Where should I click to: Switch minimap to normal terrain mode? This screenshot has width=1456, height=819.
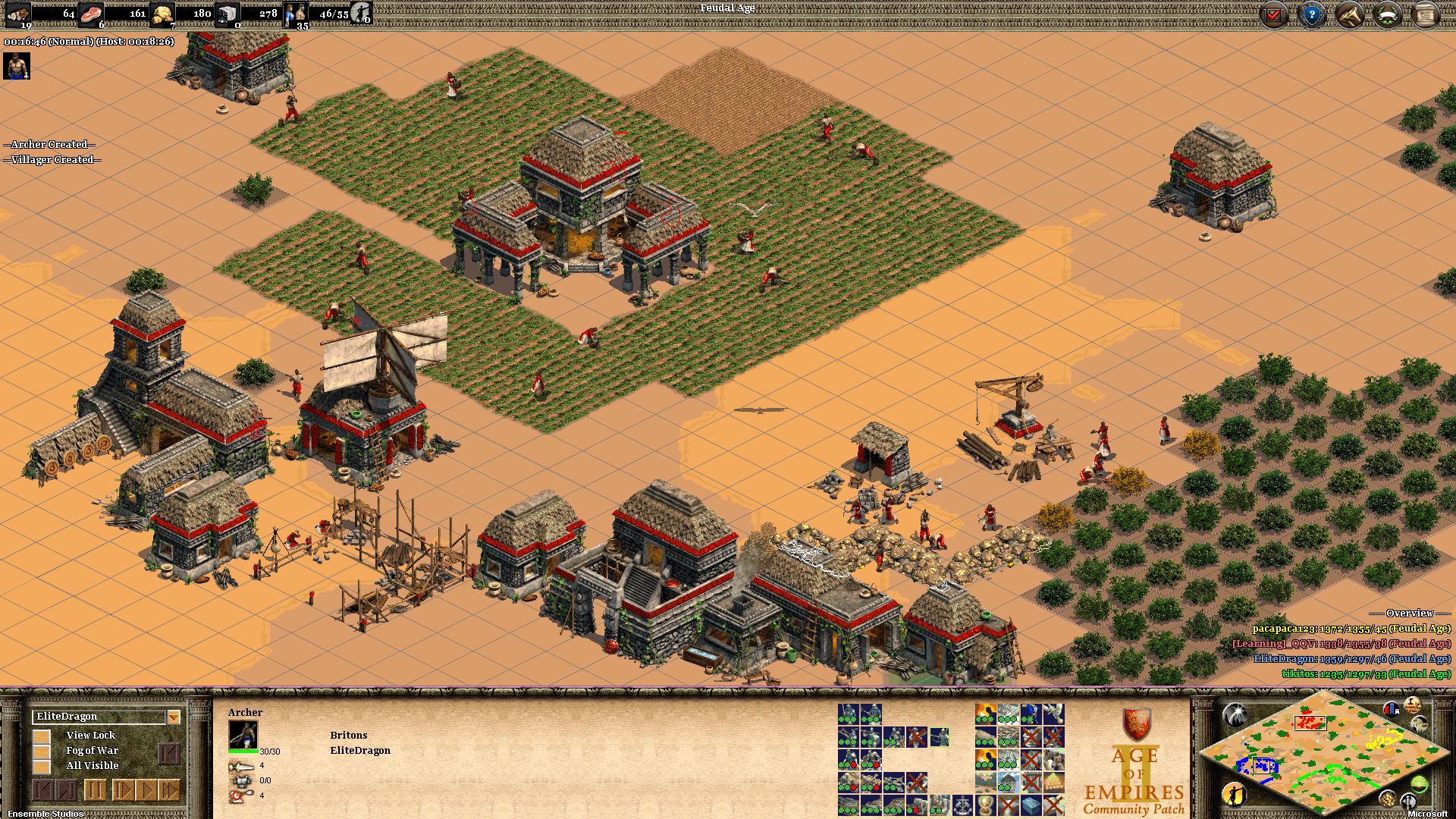[1420, 783]
